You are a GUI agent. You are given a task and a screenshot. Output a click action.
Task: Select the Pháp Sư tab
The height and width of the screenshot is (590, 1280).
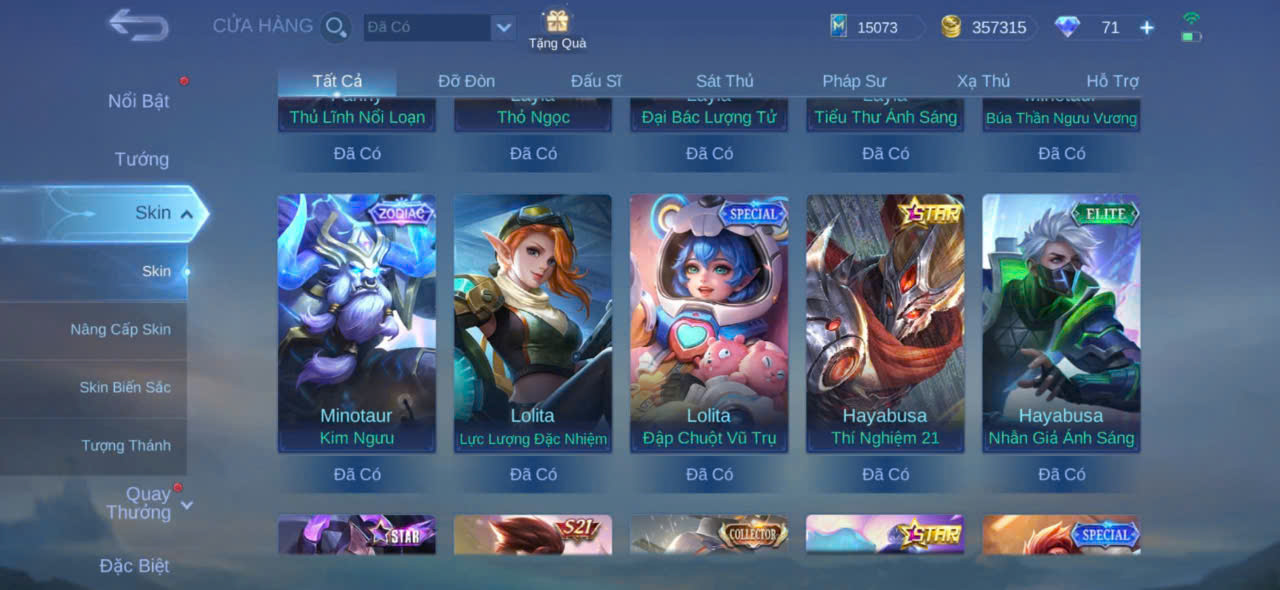tap(854, 81)
